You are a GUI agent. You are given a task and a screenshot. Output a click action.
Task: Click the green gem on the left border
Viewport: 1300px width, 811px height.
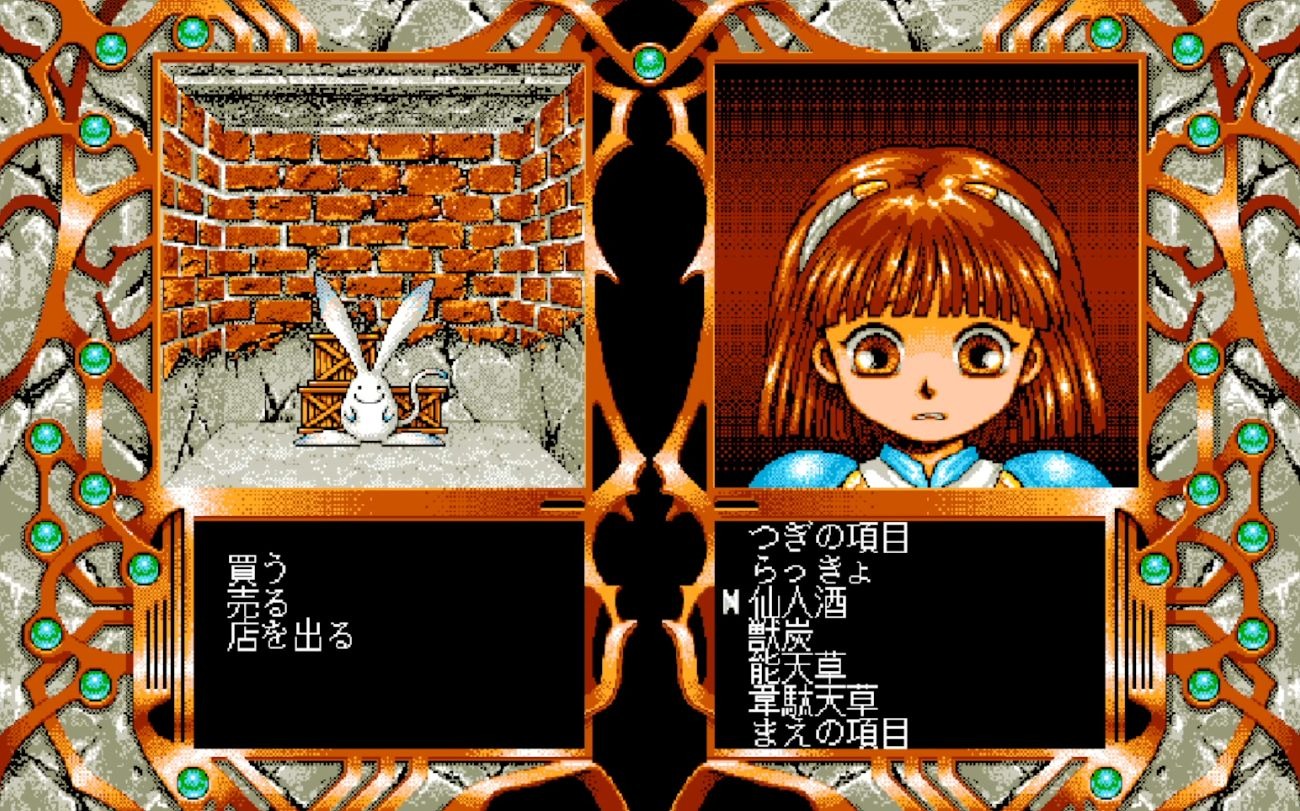click(47, 440)
